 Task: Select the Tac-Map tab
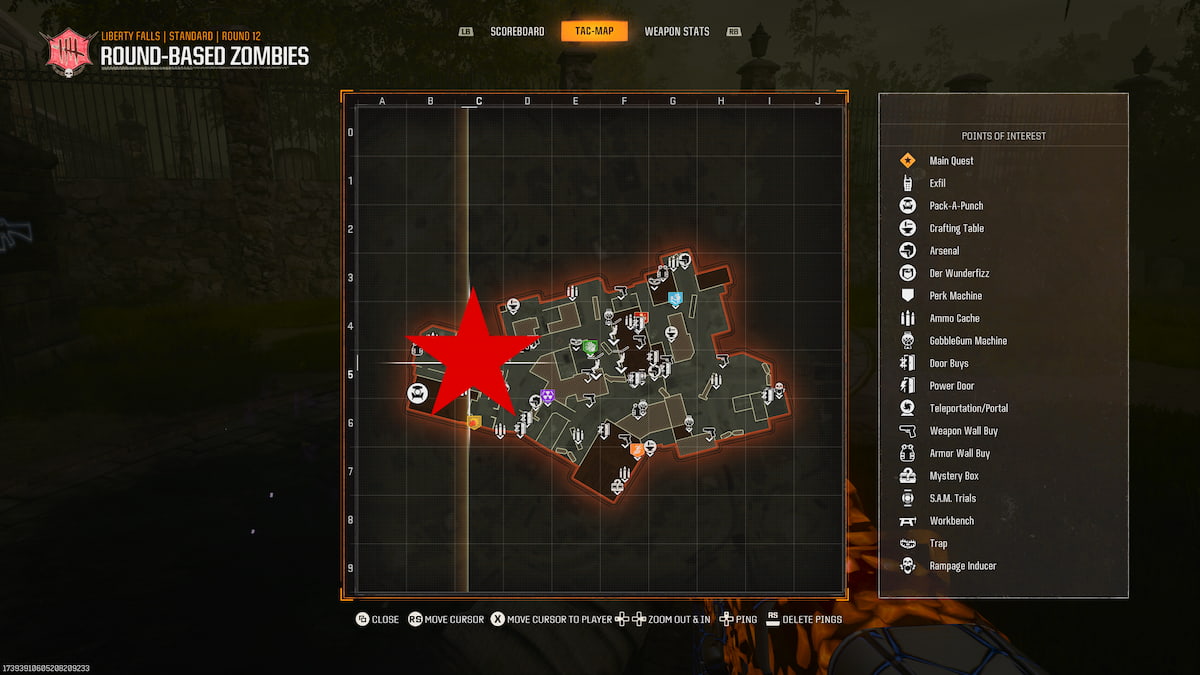pos(594,31)
